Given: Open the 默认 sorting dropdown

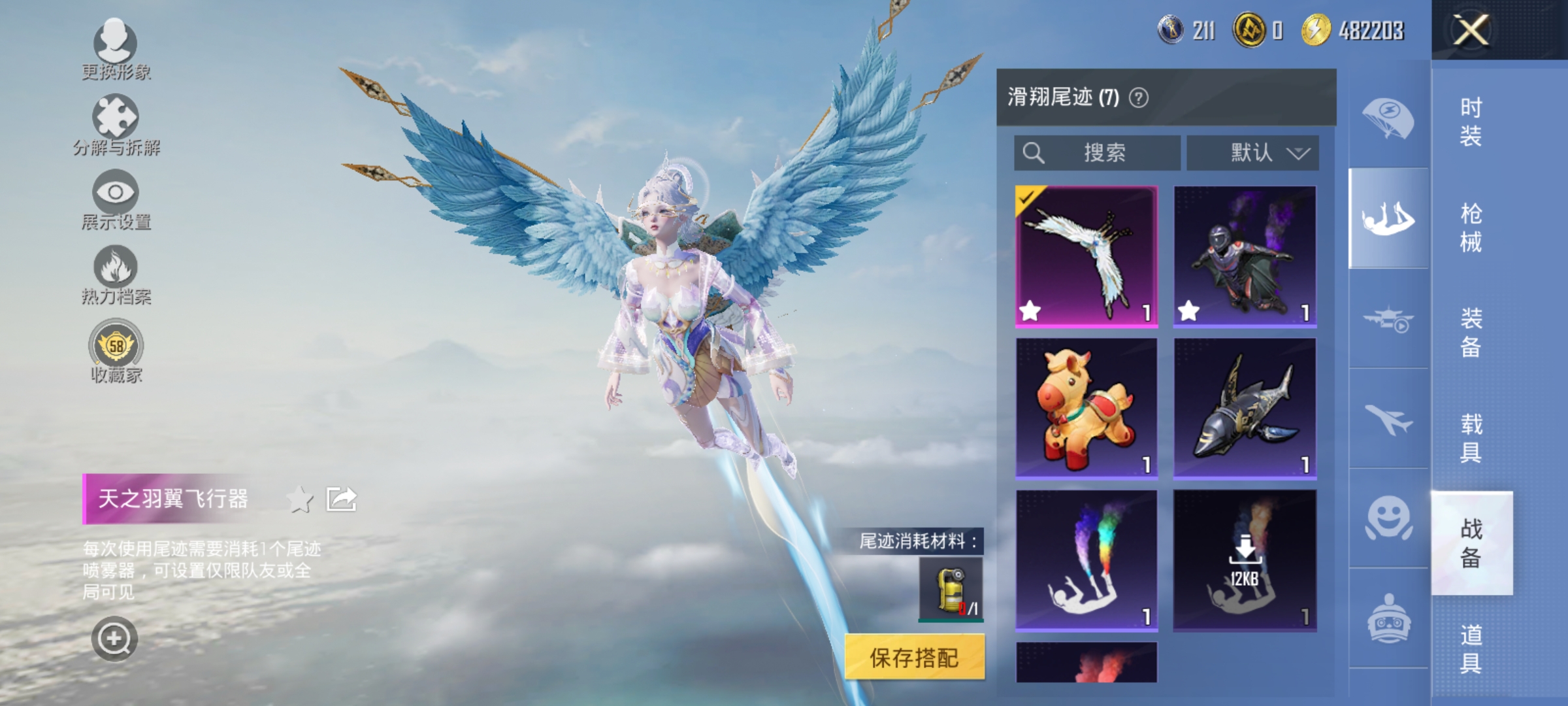Looking at the screenshot, I should (x=1252, y=152).
